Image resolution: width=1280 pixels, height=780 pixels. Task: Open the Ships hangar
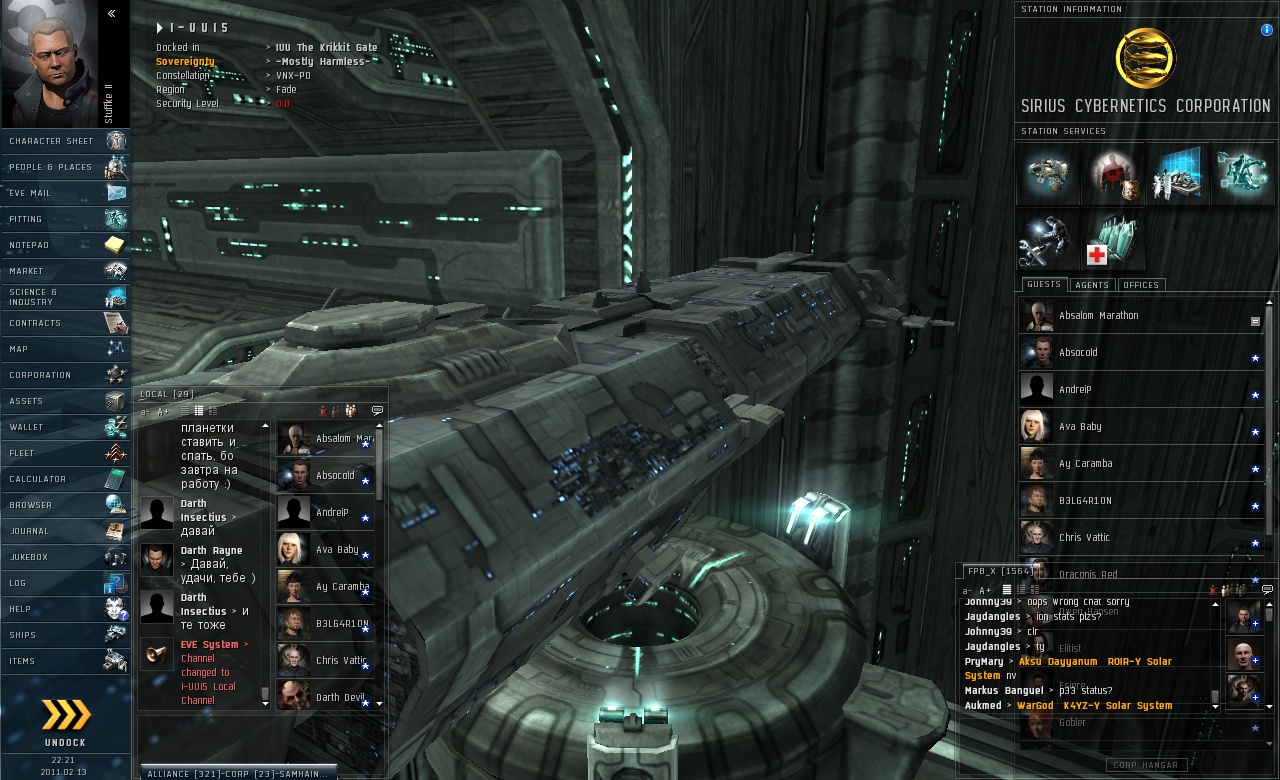pyautogui.click(x=65, y=635)
